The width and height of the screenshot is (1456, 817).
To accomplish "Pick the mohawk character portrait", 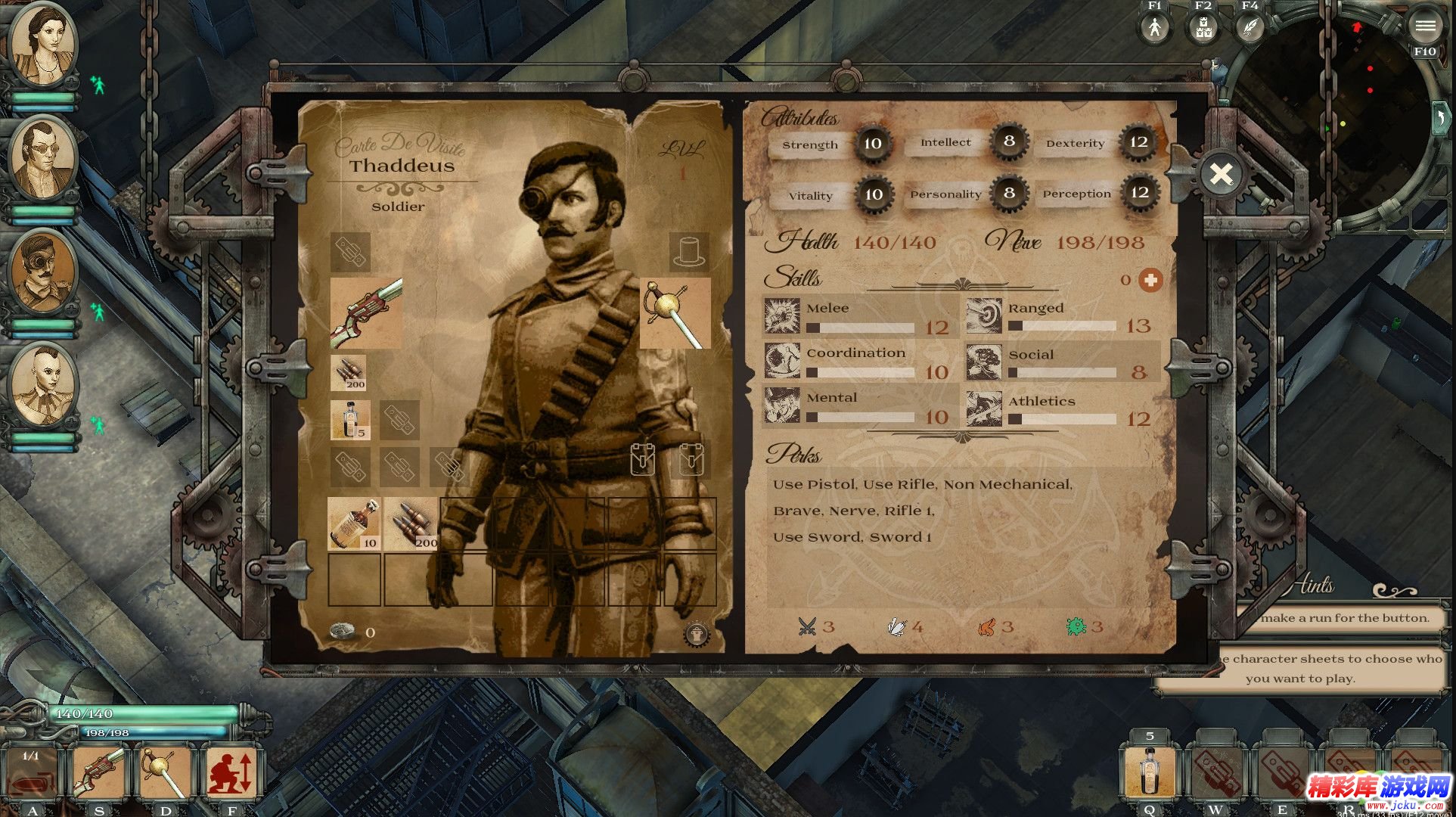I will coord(43,385).
